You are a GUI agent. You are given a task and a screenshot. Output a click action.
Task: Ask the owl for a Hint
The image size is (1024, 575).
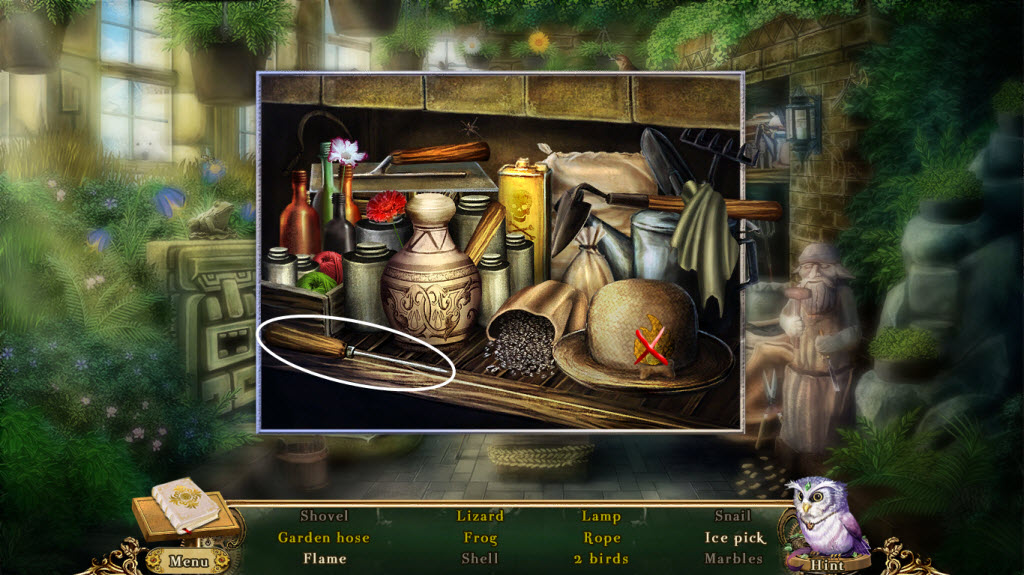tap(828, 563)
